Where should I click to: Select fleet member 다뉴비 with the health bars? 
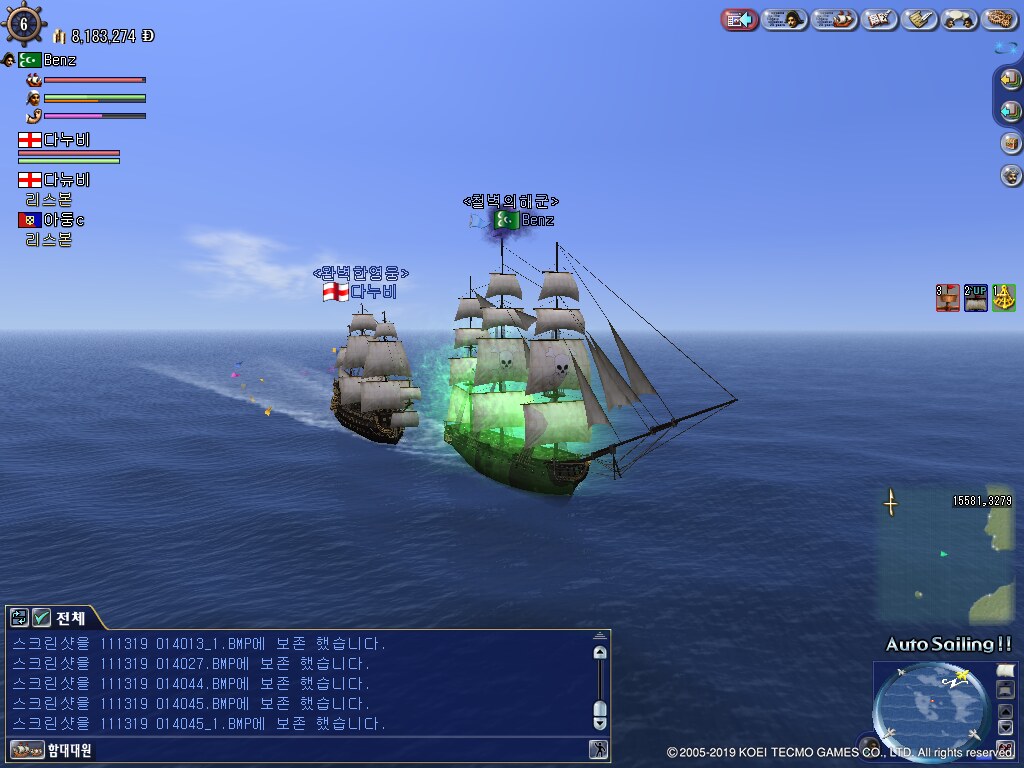click(67, 140)
